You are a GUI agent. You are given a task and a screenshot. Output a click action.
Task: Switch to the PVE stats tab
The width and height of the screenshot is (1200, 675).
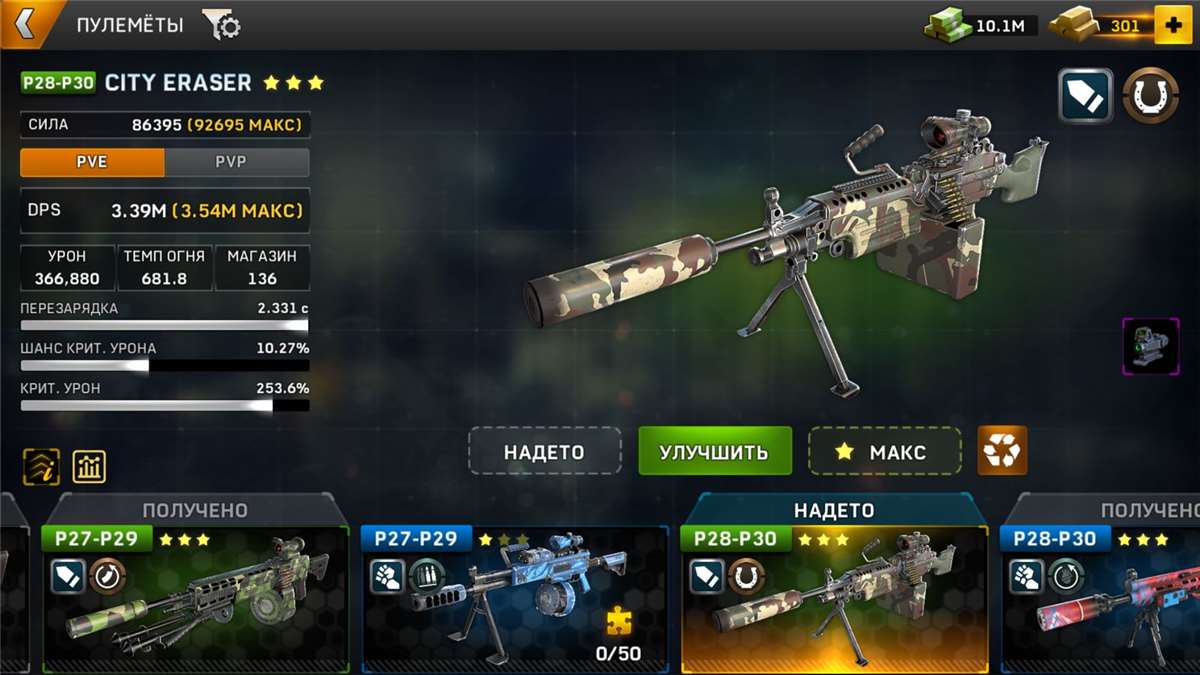(x=92, y=162)
